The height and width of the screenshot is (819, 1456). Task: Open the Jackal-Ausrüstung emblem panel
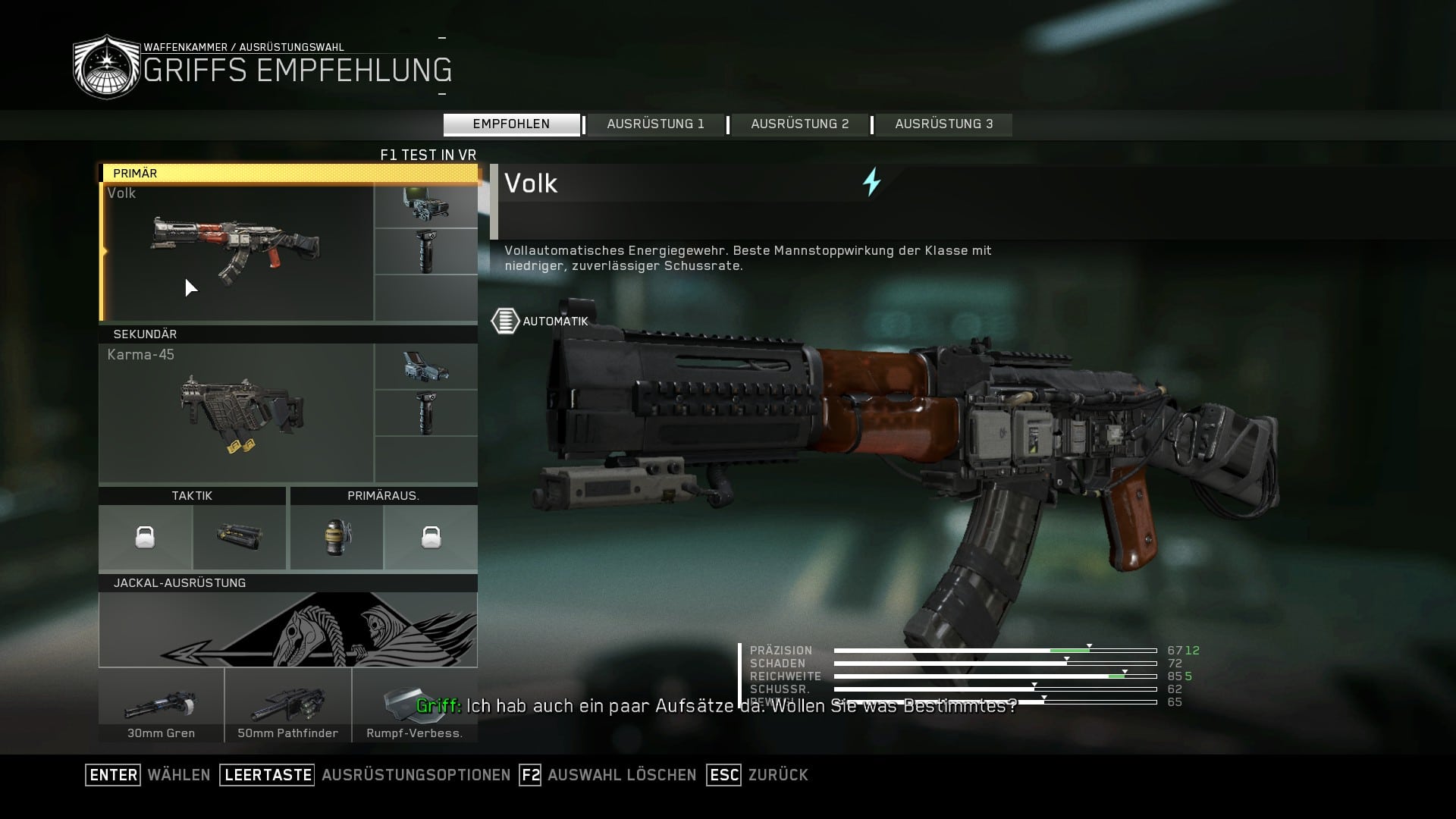pyautogui.click(x=288, y=629)
